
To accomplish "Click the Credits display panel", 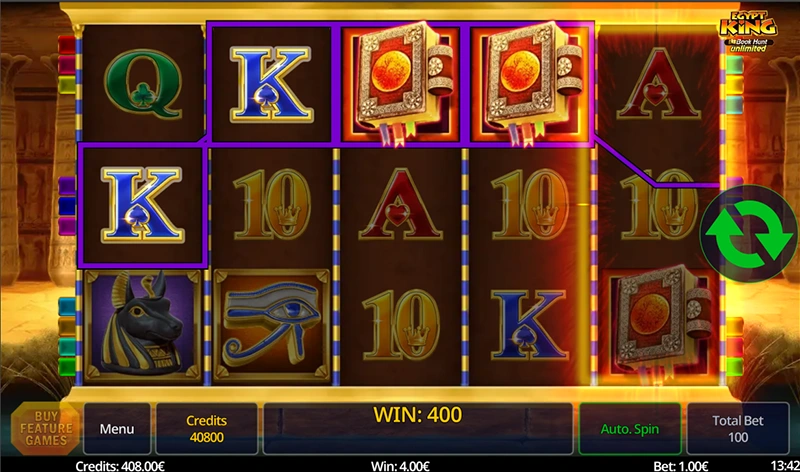I will (207, 429).
